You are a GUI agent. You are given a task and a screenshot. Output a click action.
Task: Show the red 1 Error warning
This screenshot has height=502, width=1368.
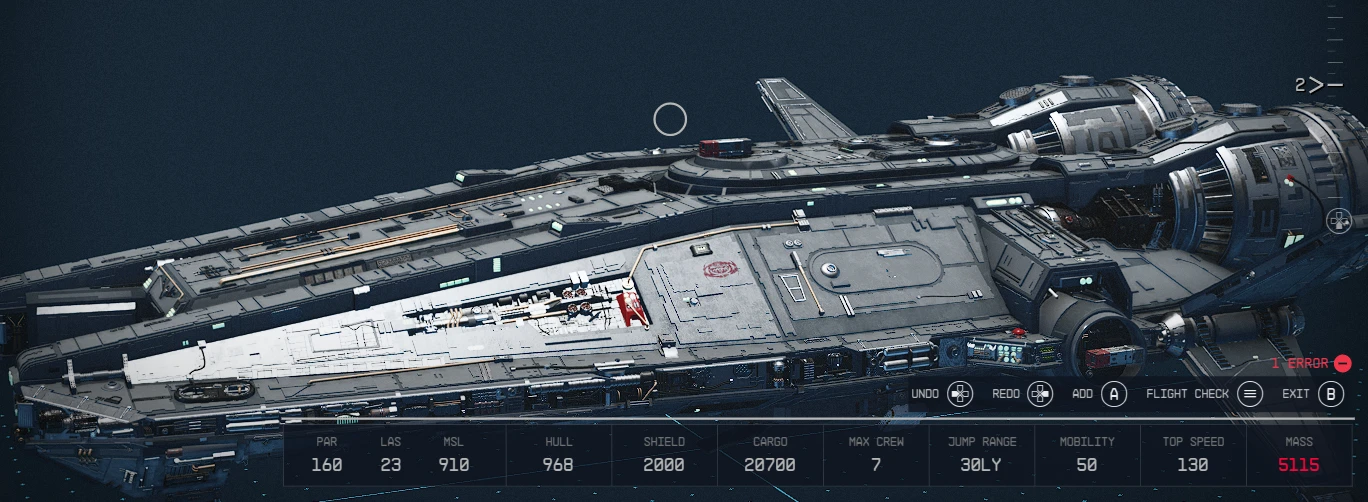pos(1310,364)
